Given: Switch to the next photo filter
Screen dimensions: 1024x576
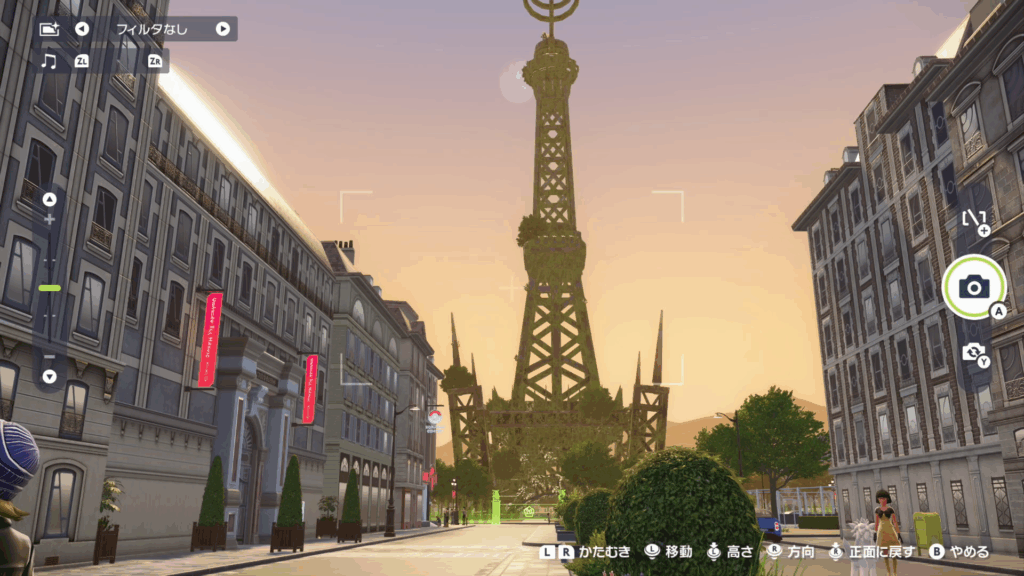Looking at the screenshot, I should click(x=222, y=29).
